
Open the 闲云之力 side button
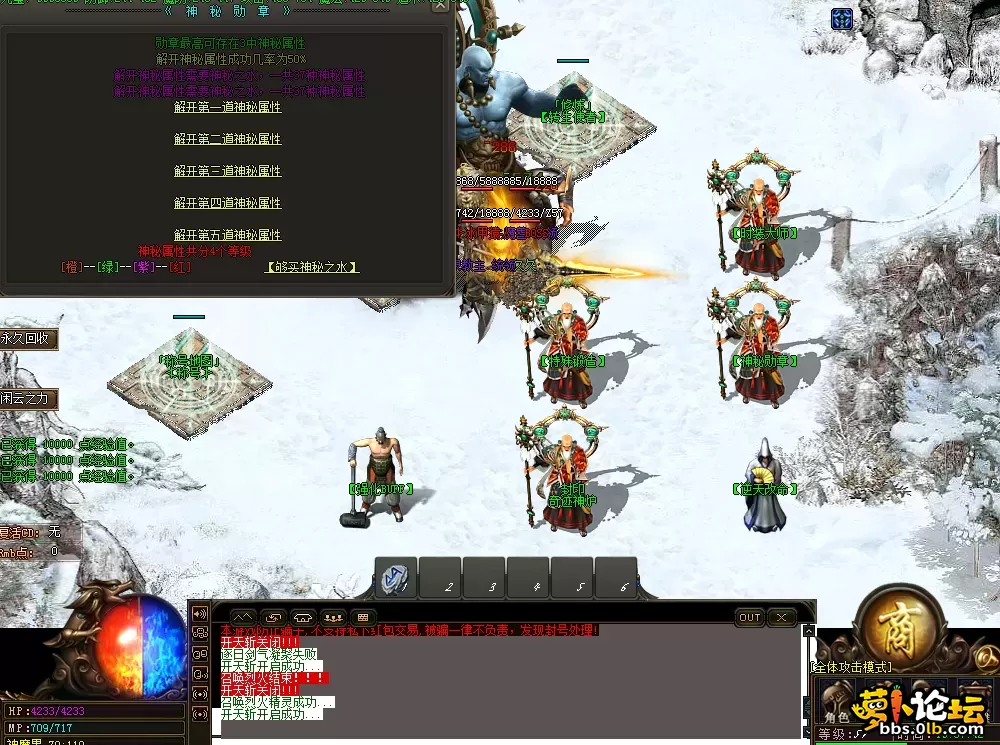[27, 399]
